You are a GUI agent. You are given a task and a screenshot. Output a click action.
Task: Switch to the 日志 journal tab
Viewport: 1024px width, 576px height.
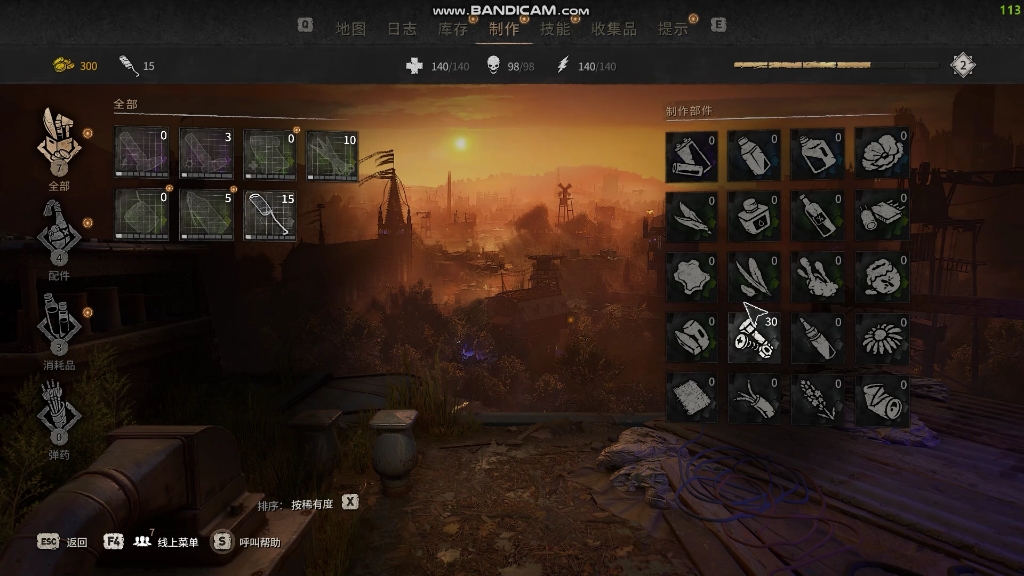coord(402,29)
